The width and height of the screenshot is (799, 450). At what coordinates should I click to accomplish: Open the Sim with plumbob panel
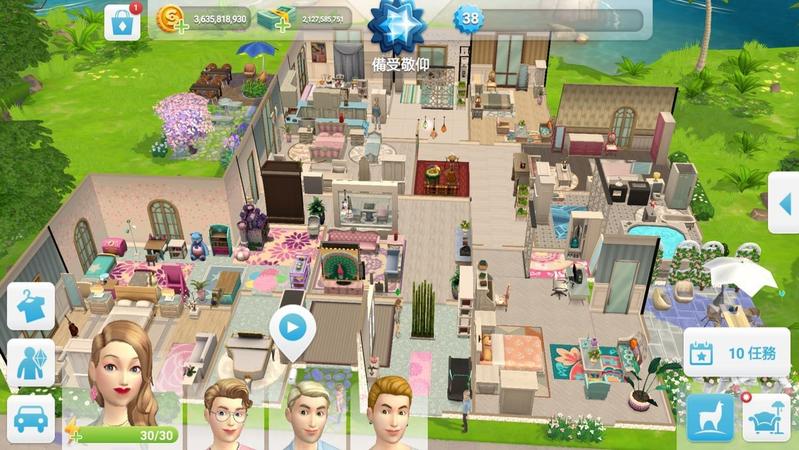(x=31, y=362)
